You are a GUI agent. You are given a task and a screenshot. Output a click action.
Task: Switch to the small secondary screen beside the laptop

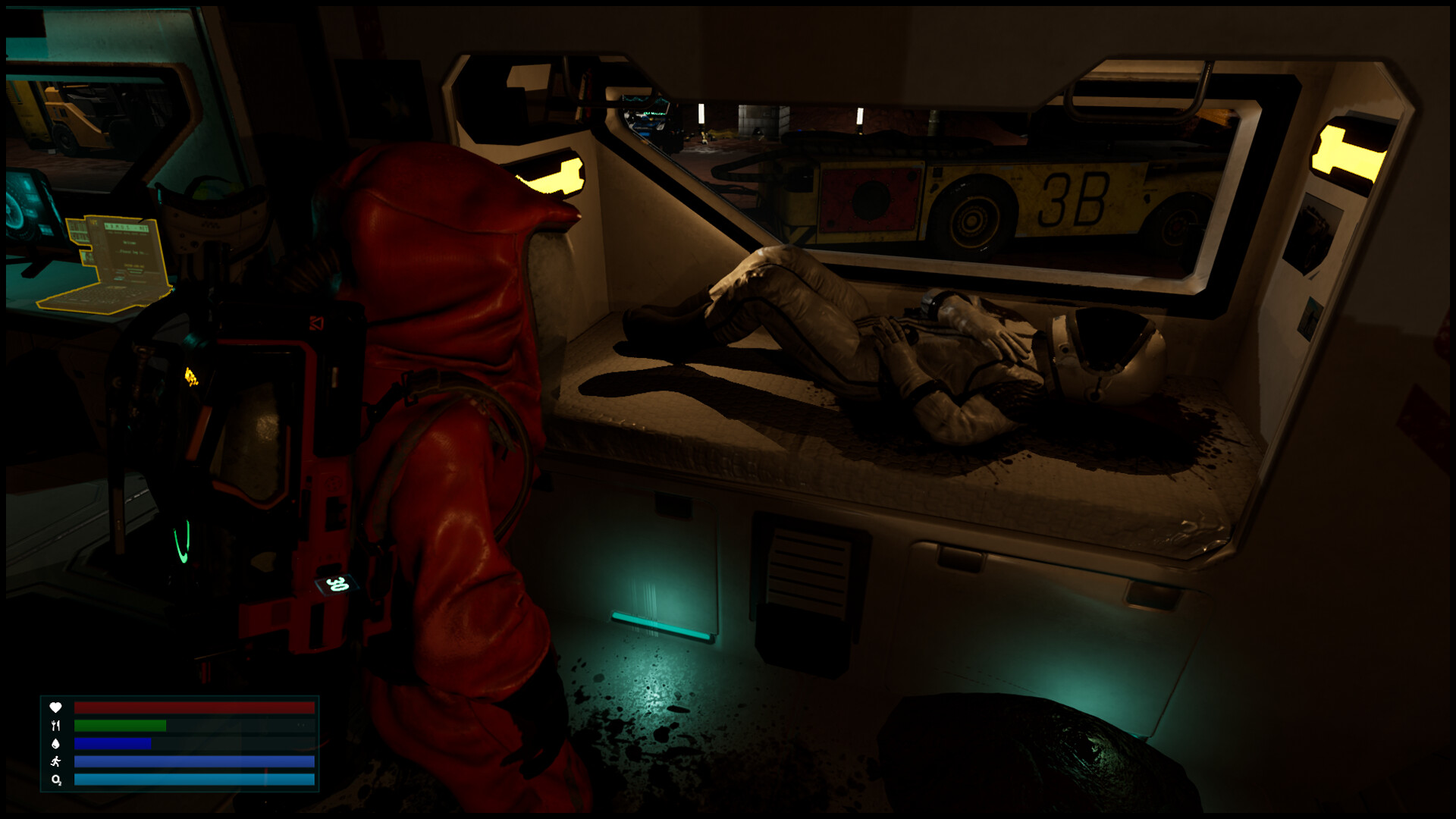coord(79,230)
